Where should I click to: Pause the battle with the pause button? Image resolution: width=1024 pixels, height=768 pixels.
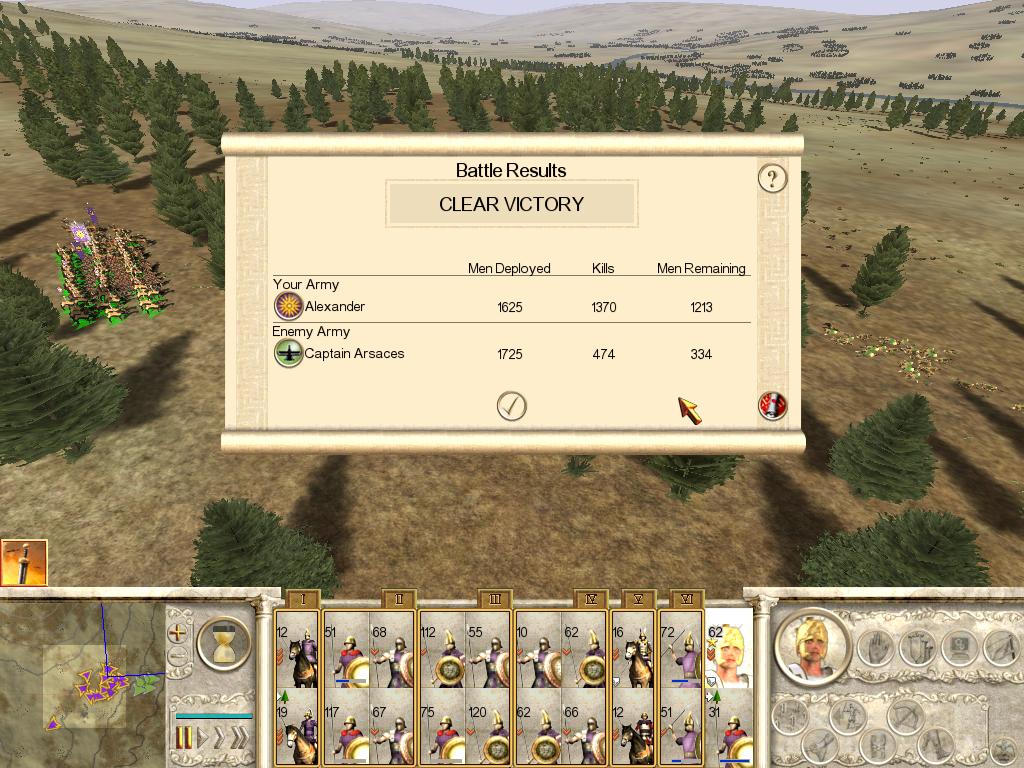[x=184, y=739]
